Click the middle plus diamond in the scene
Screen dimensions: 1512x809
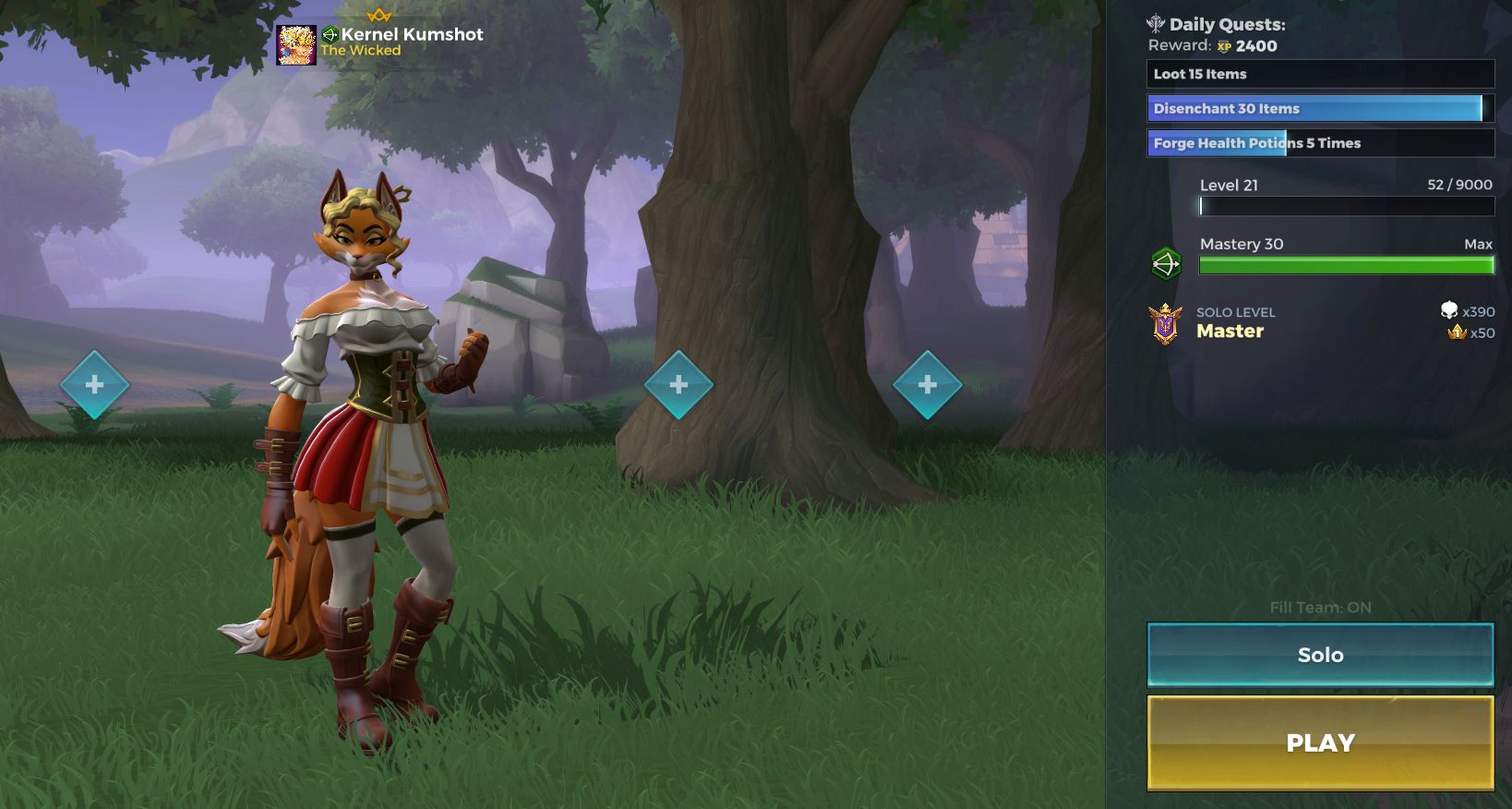point(681,385)
